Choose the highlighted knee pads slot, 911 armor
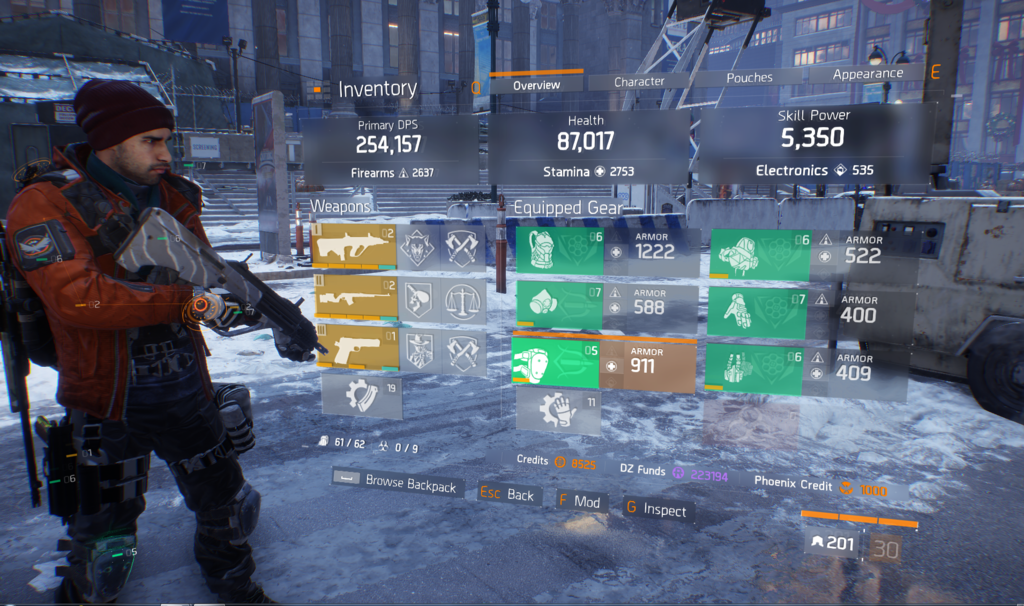1024x606 pixels. click(x=603, y=363)
